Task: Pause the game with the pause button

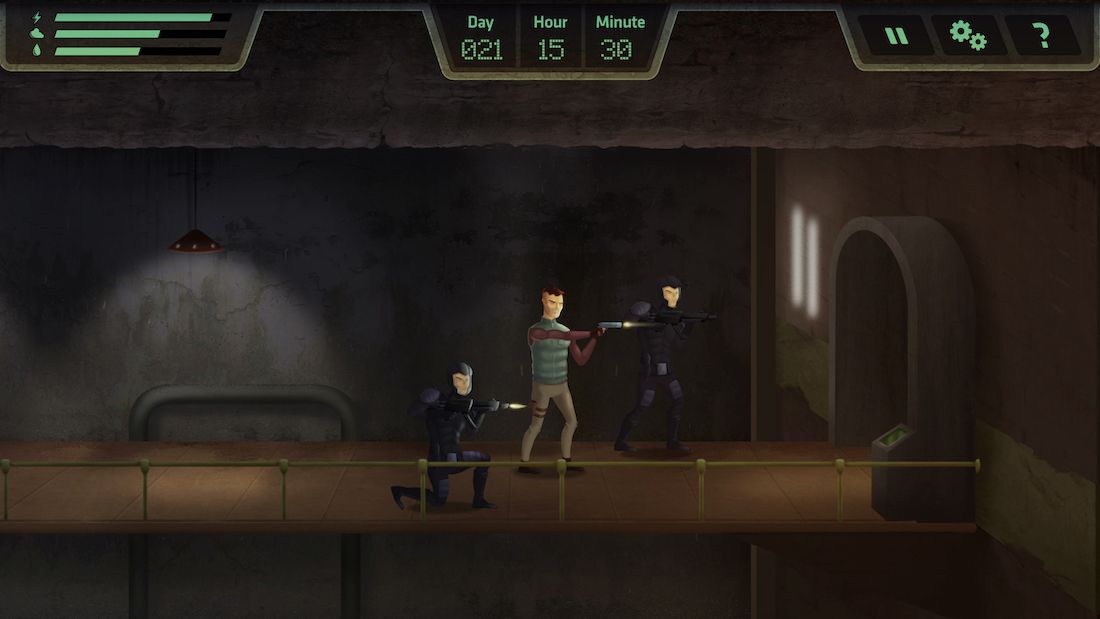Action: pos(897,36)
